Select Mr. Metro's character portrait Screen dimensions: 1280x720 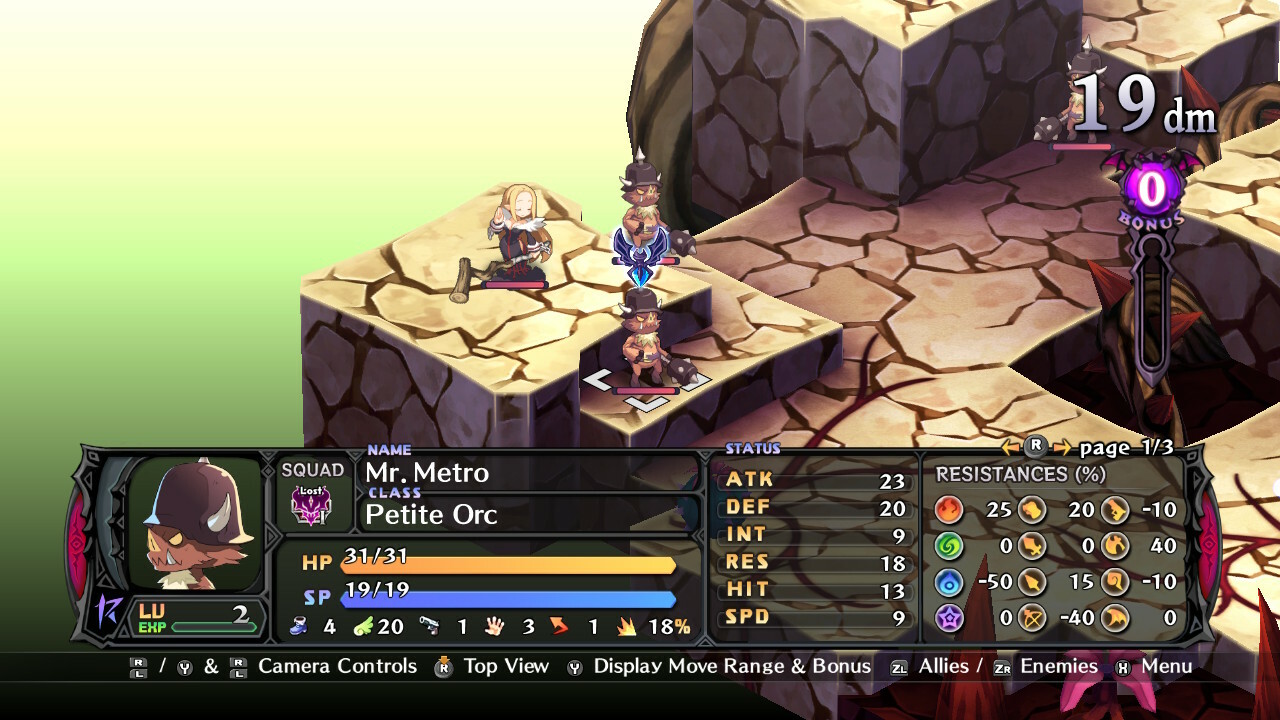(x=196, y=523)
